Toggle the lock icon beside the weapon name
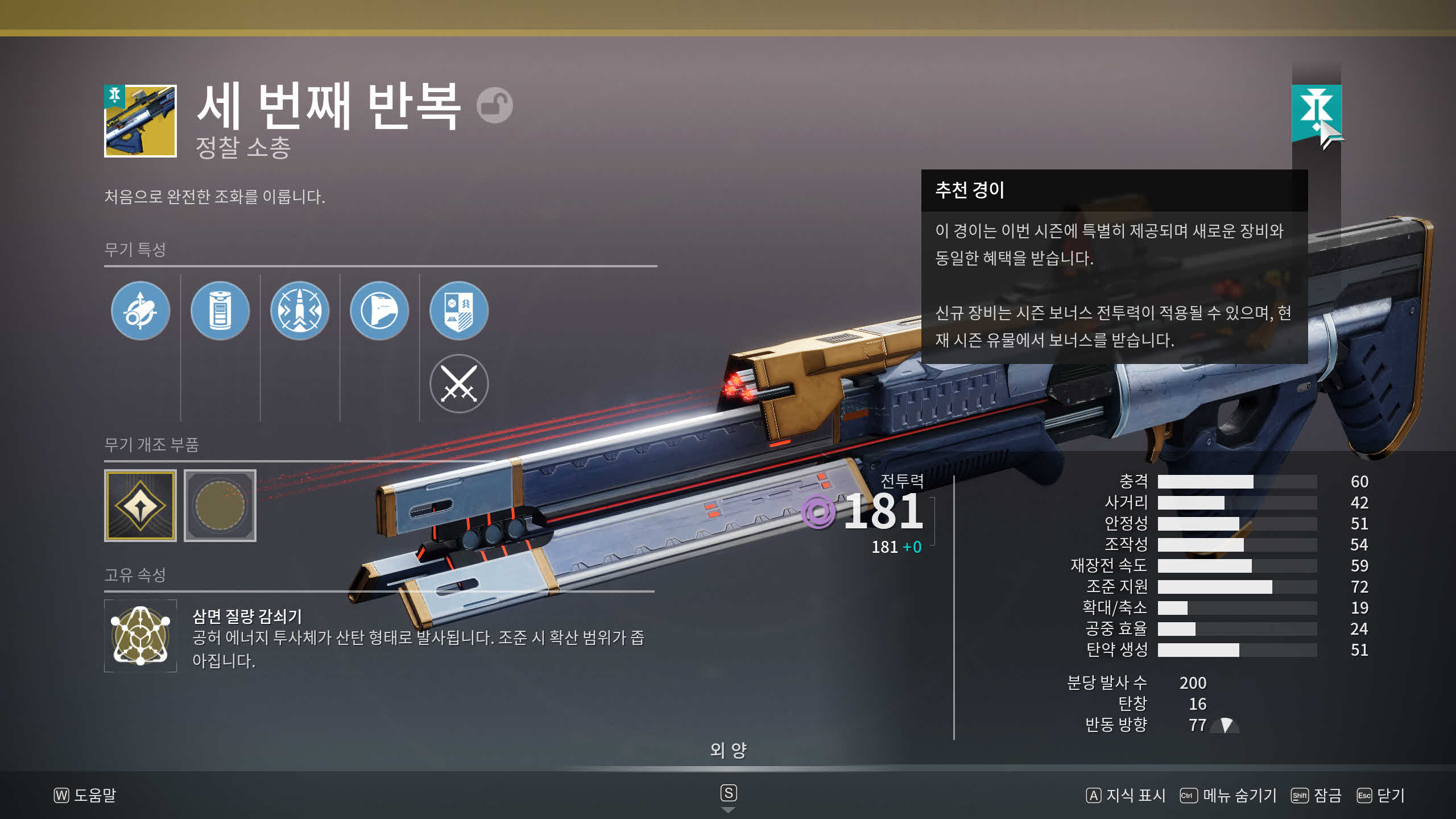Viewport: 1456px width, 819px height. (x=494, y=105)
